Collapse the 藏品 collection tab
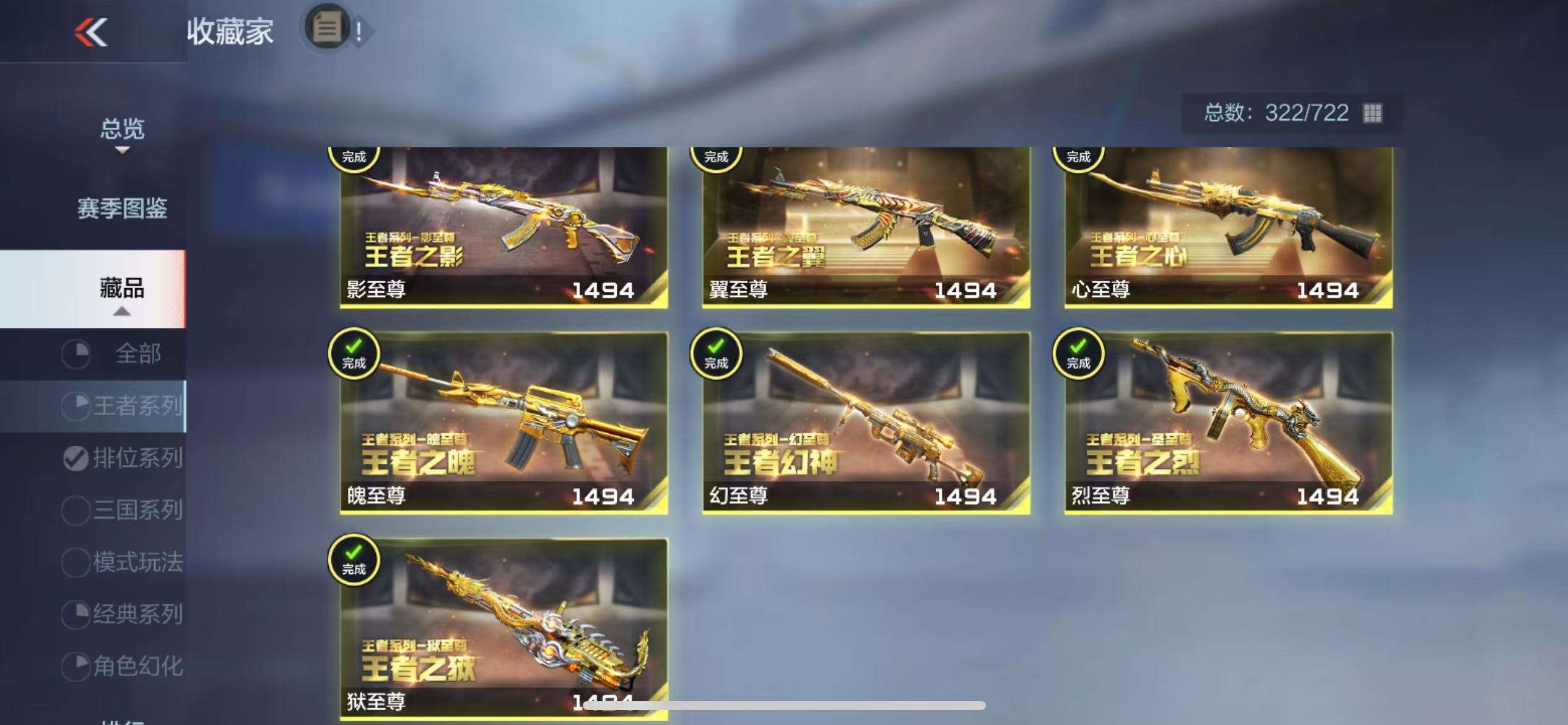1568x725 pixels. click(x=122, y=290)
